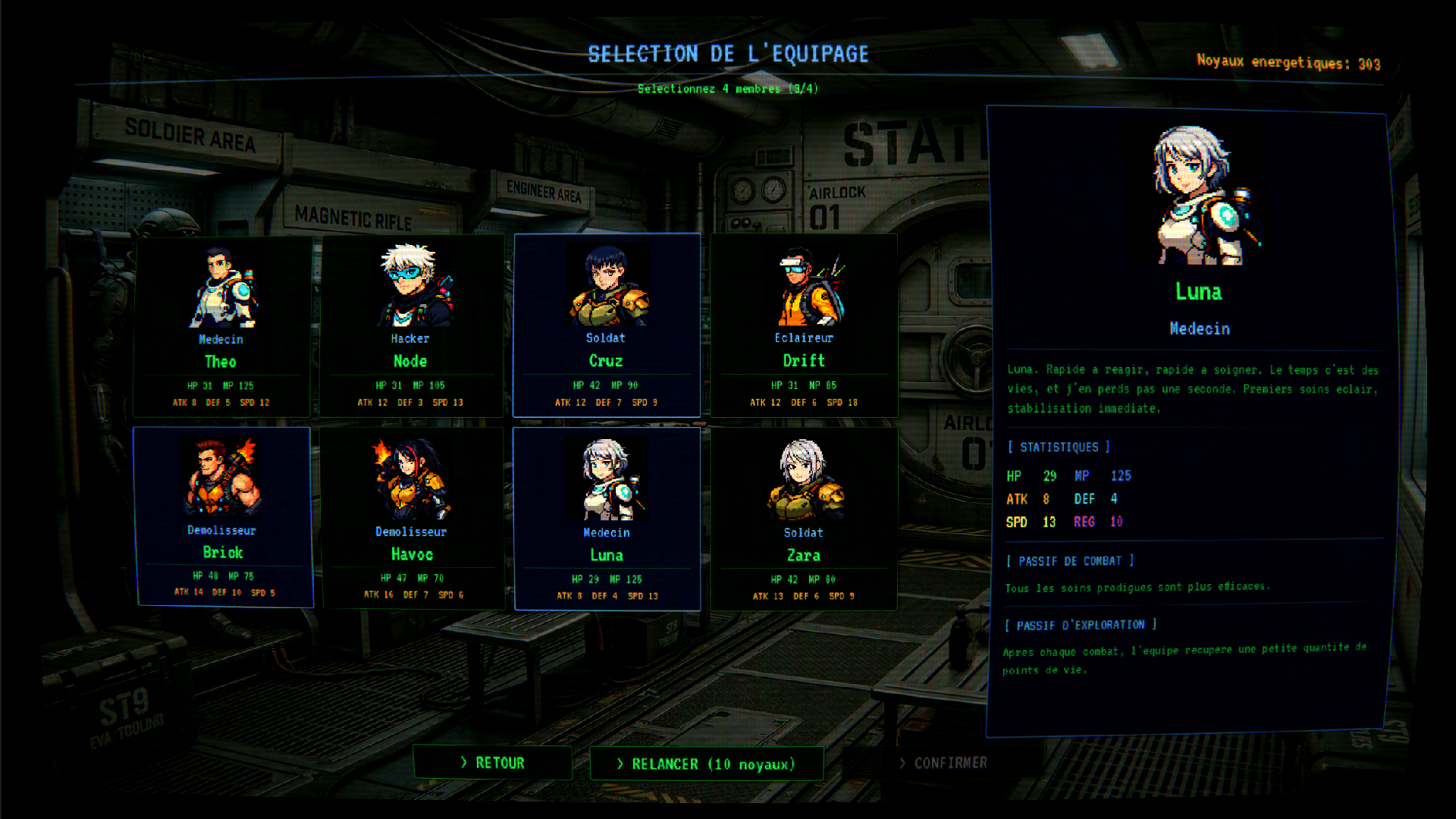Confirm the crew with CONFIRMER
Image resolution: width=1456 pixels, height=819 pixels.
coord(943,763)
